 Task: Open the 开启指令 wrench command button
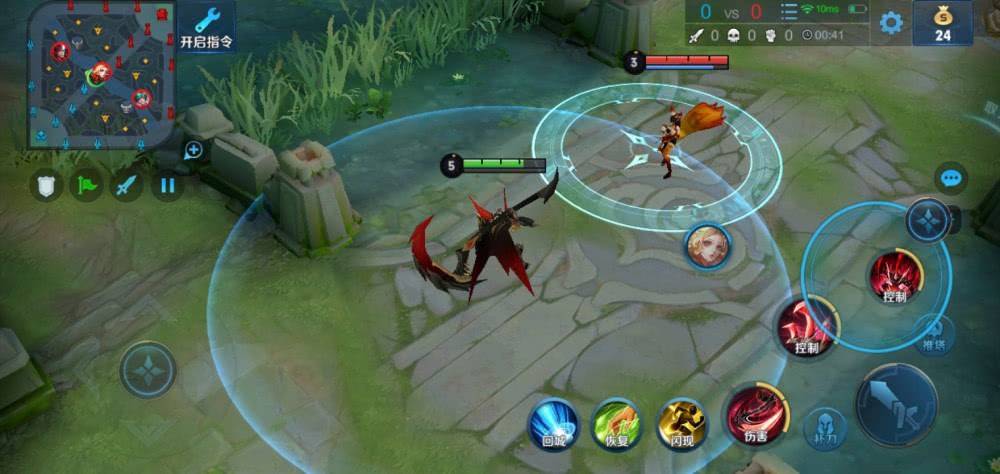(x=207, y=27)
